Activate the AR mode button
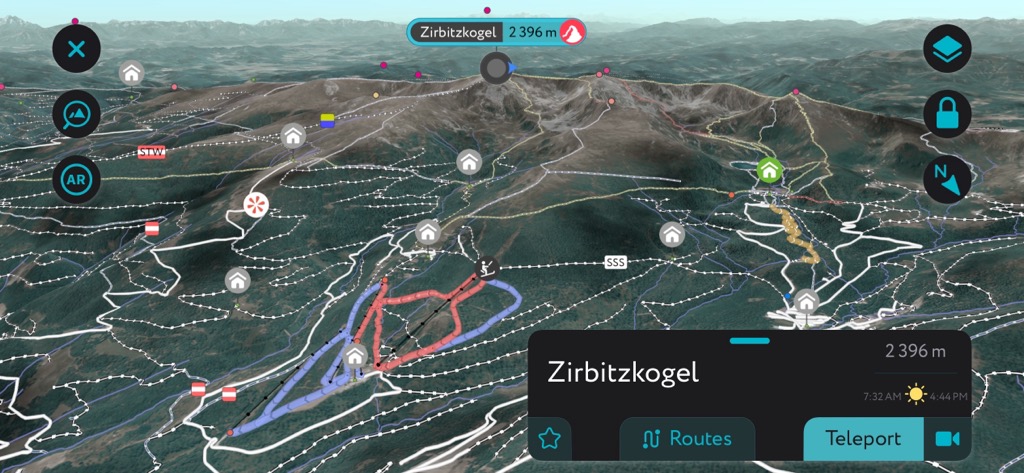This screenshot has height=473, width=1024. click(76, 181)
